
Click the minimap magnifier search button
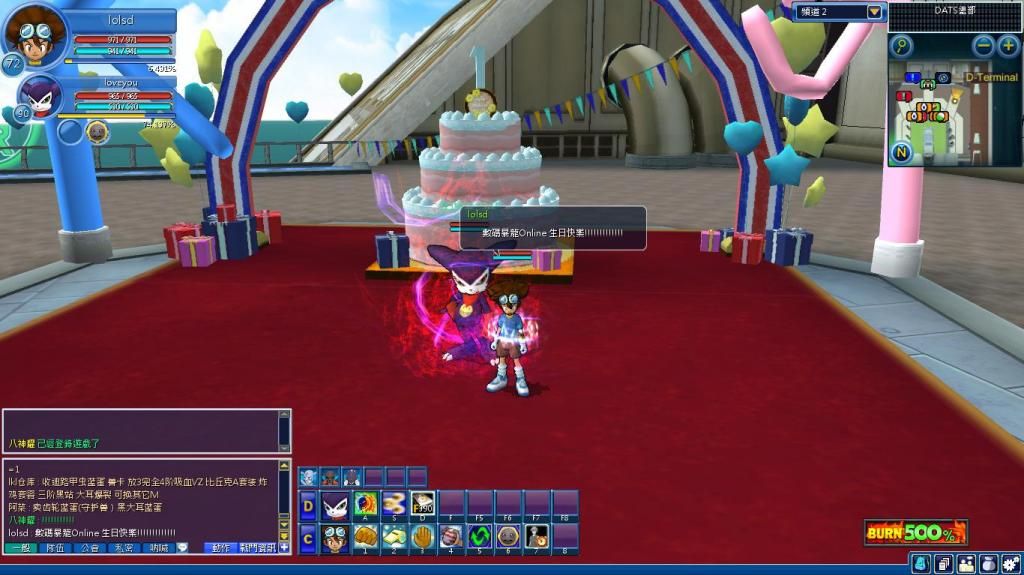pyautogui.click(x=901, y=46)
